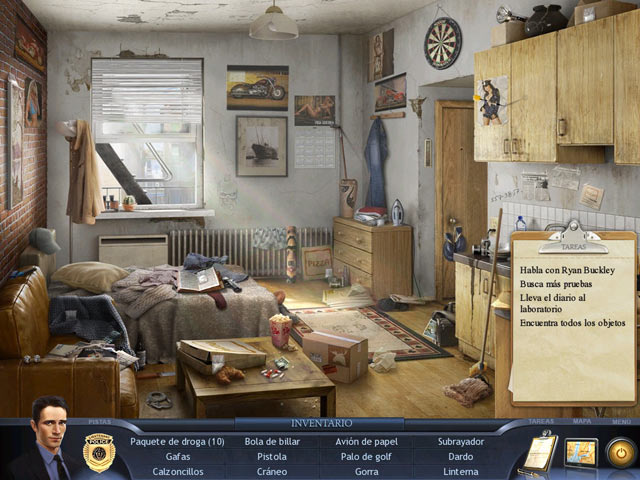Click the 'Dardo' list entry

(460, 456)
